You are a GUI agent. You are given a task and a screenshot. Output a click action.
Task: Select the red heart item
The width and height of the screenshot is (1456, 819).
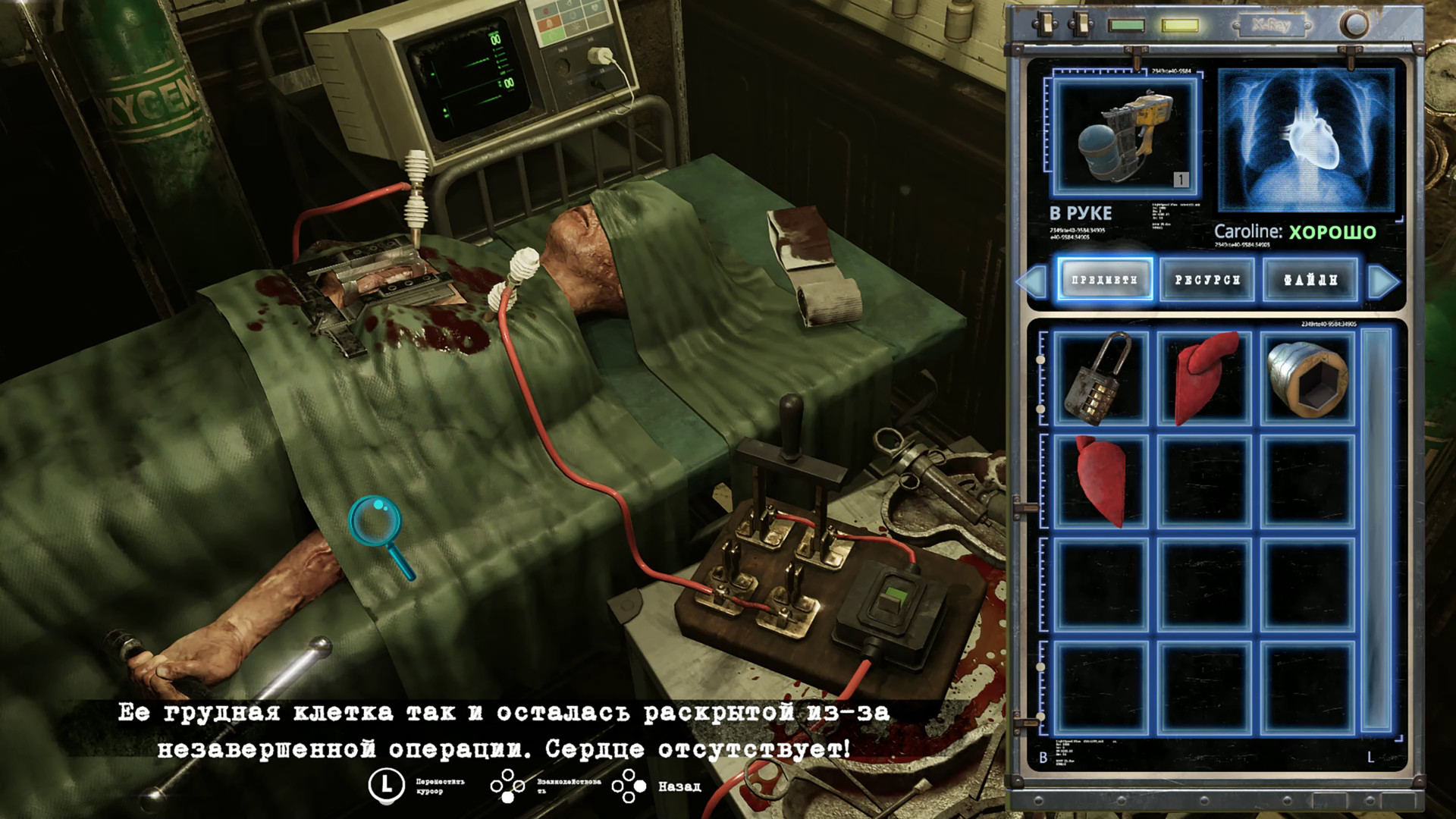1202,377
